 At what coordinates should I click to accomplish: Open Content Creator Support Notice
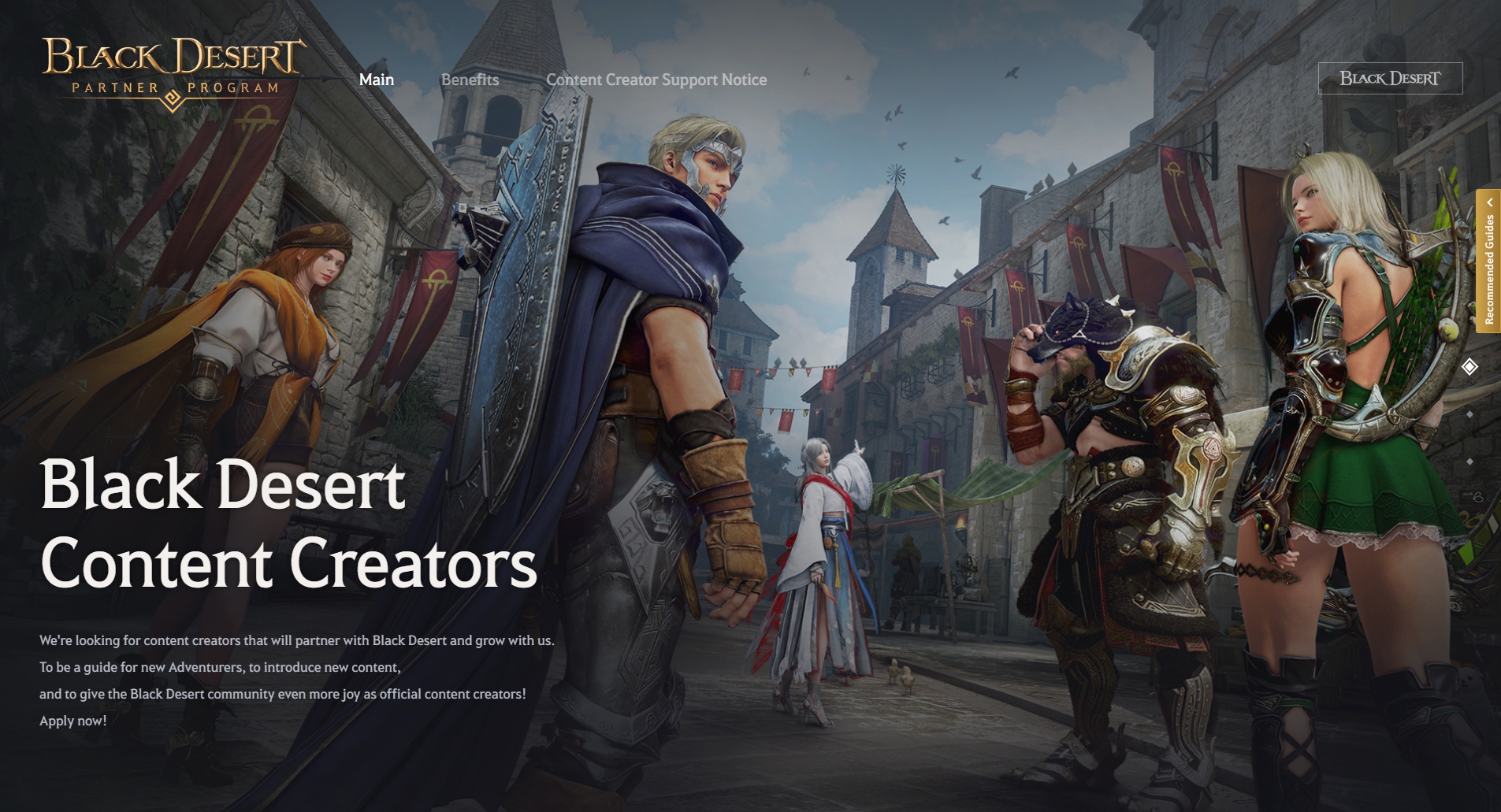click(656, 80)
